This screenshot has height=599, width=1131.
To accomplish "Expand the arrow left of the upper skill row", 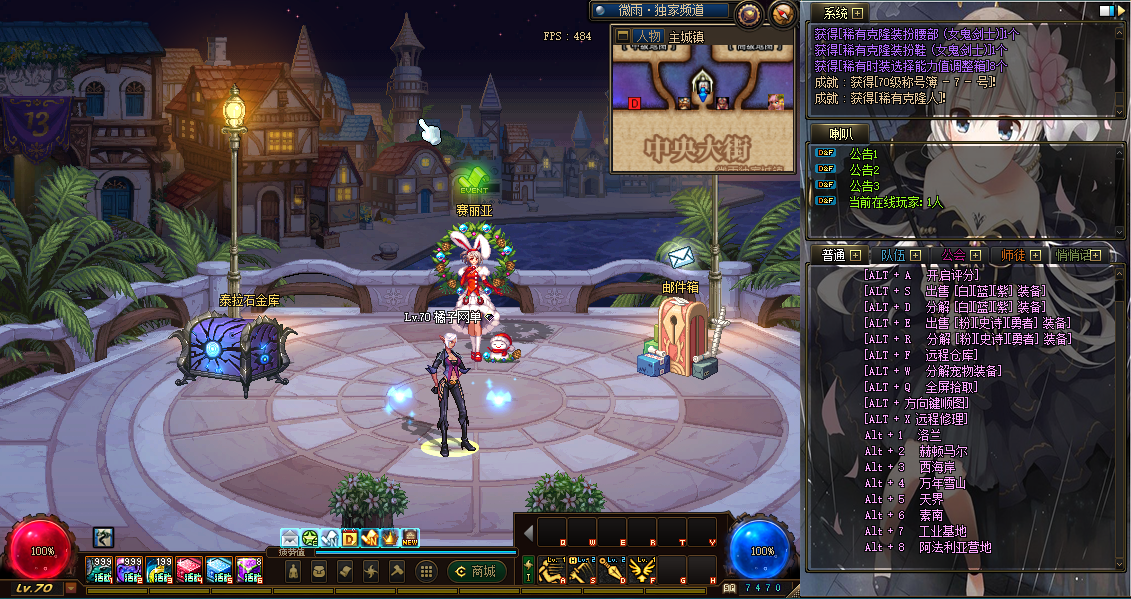I will (528, 532).
